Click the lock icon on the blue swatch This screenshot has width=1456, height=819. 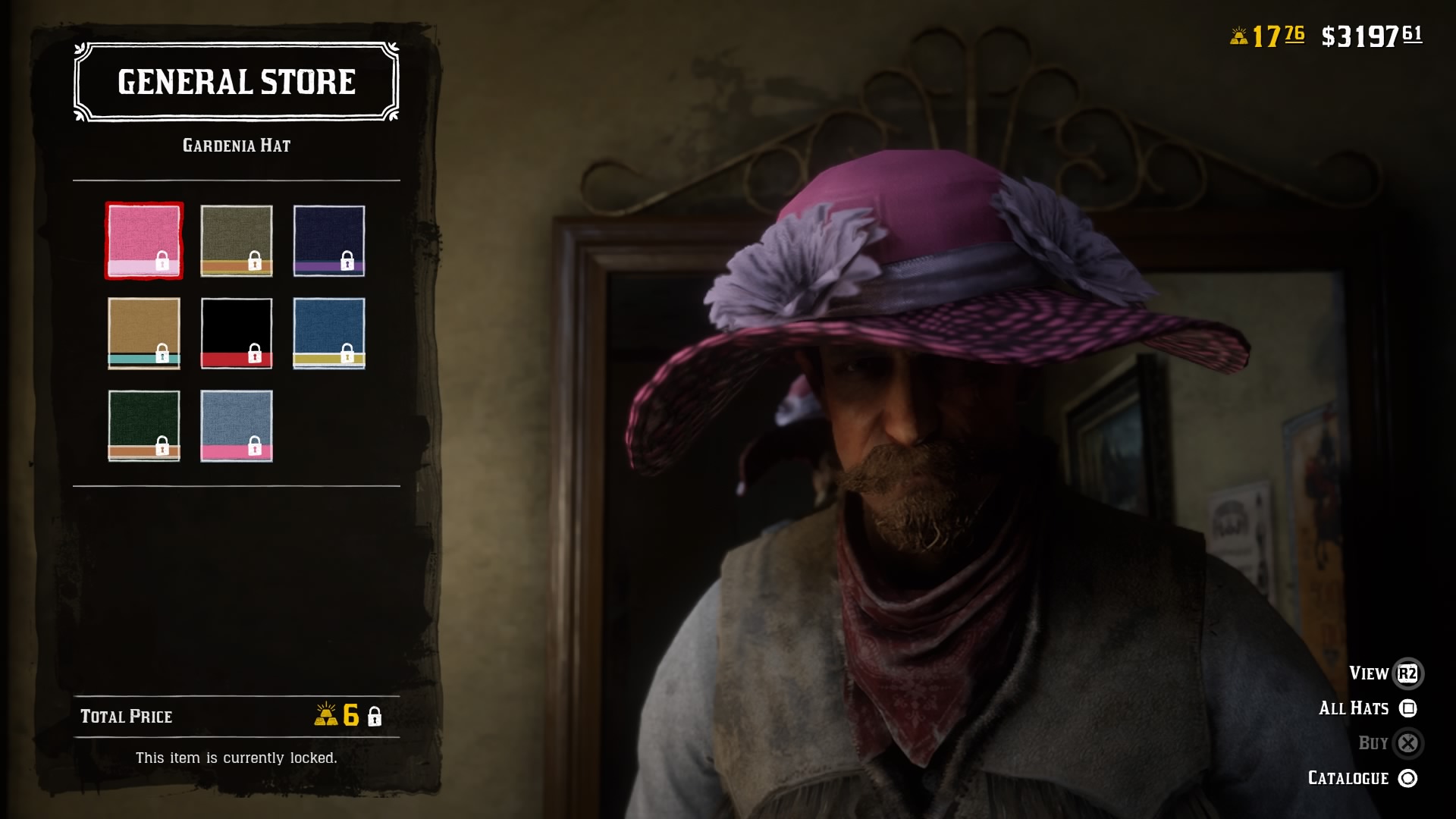click(x=346, y=354)
